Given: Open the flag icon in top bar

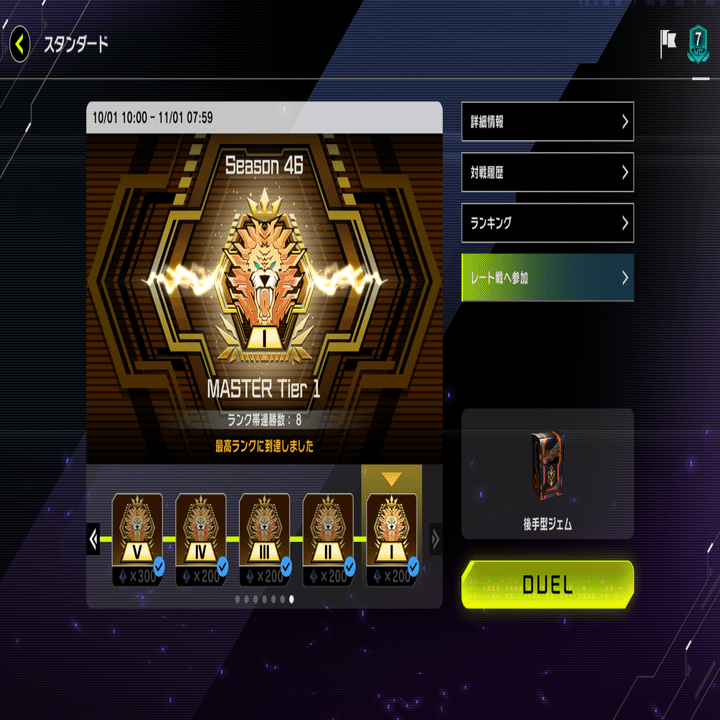Looking at the screenshot, I should [x=668, y=43].
